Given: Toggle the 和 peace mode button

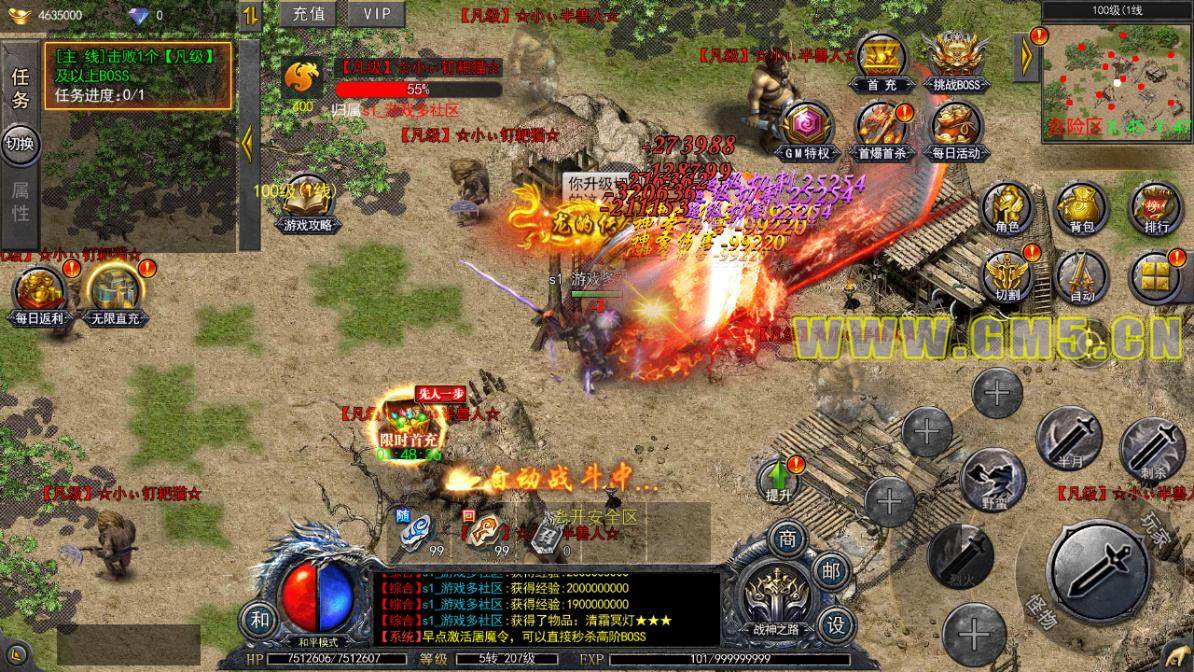Looking at the screenshot, I should pos(260,621).
